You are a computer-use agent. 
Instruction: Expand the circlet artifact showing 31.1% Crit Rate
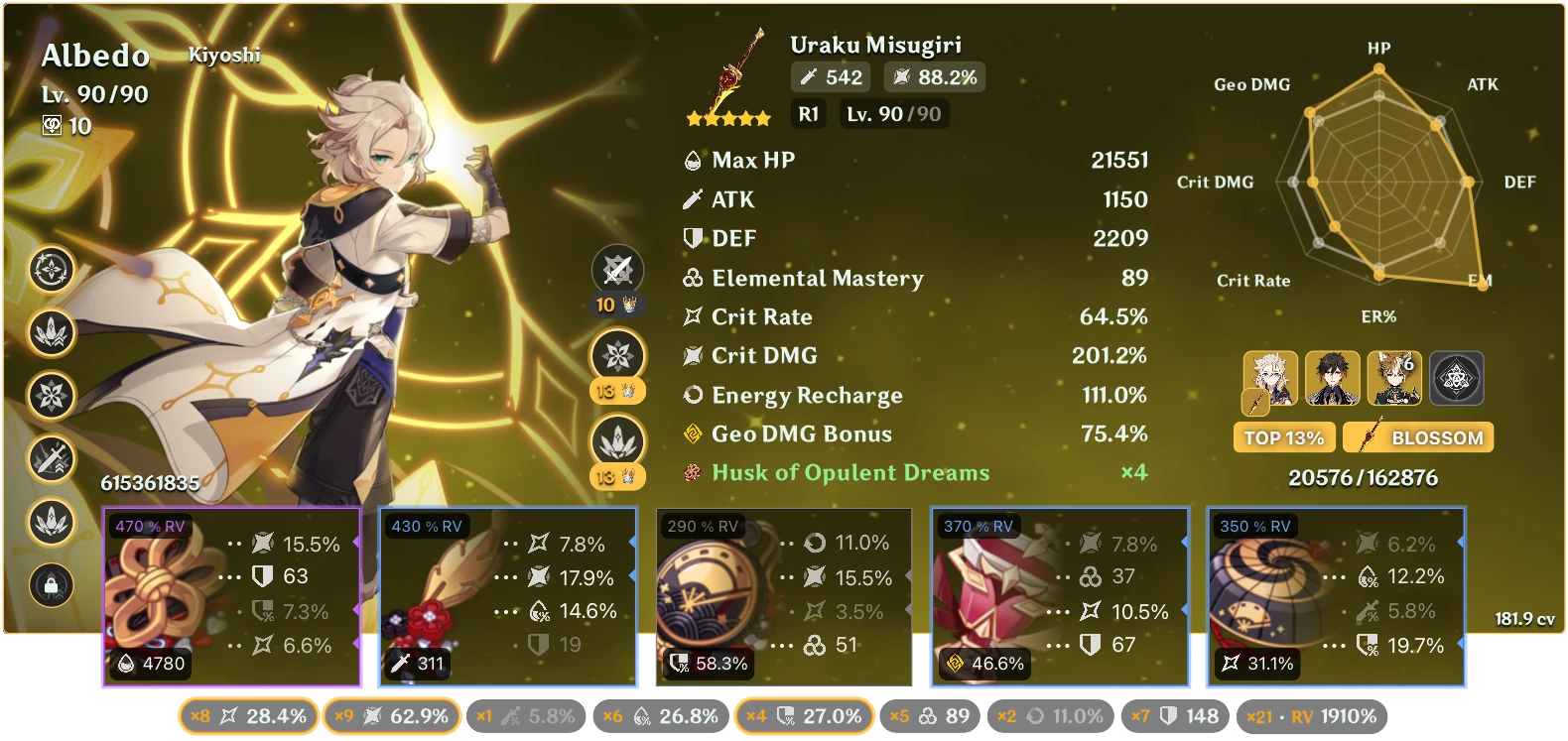pos(1335,595)
